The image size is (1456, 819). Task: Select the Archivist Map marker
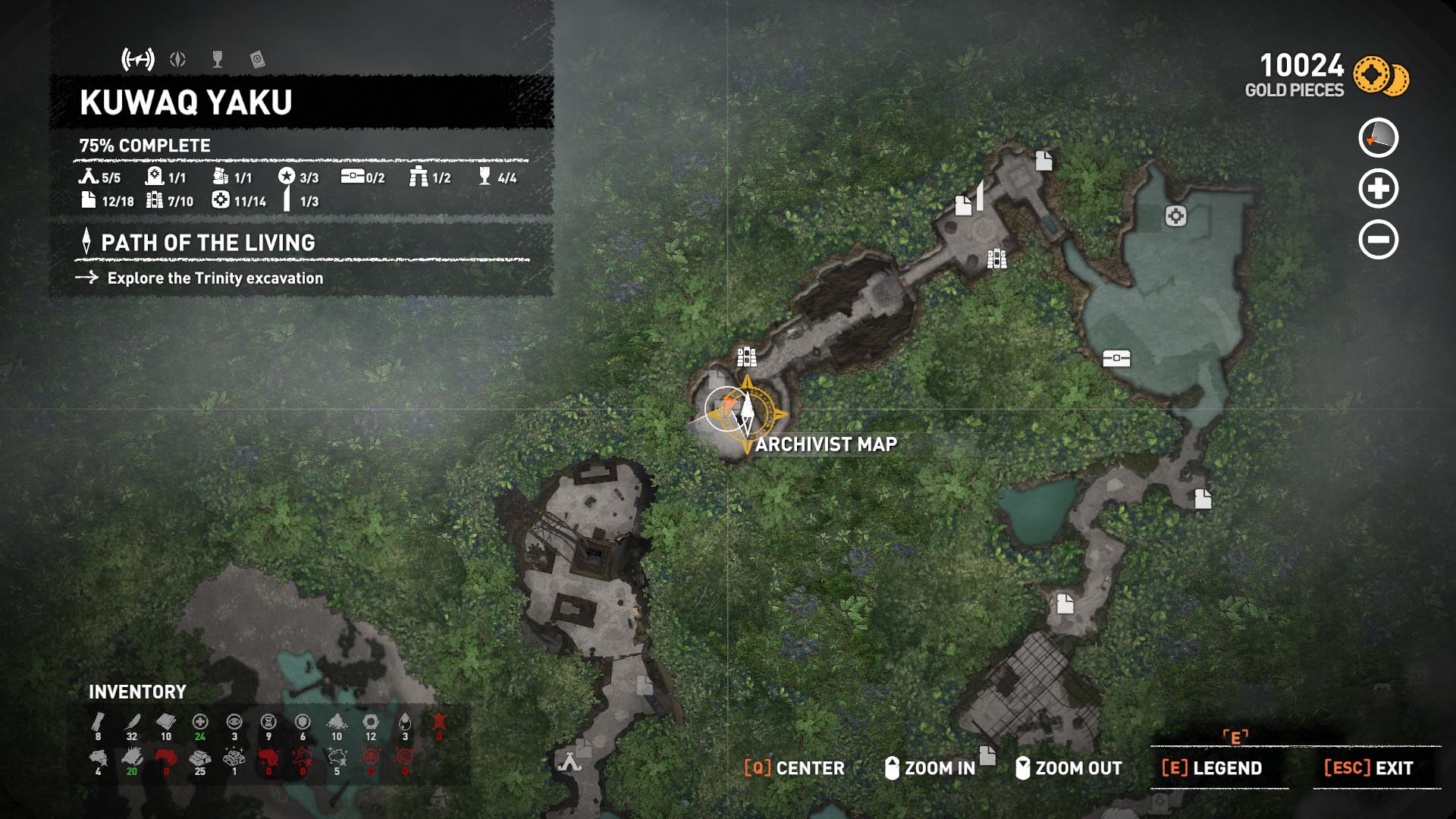[747, 413]
